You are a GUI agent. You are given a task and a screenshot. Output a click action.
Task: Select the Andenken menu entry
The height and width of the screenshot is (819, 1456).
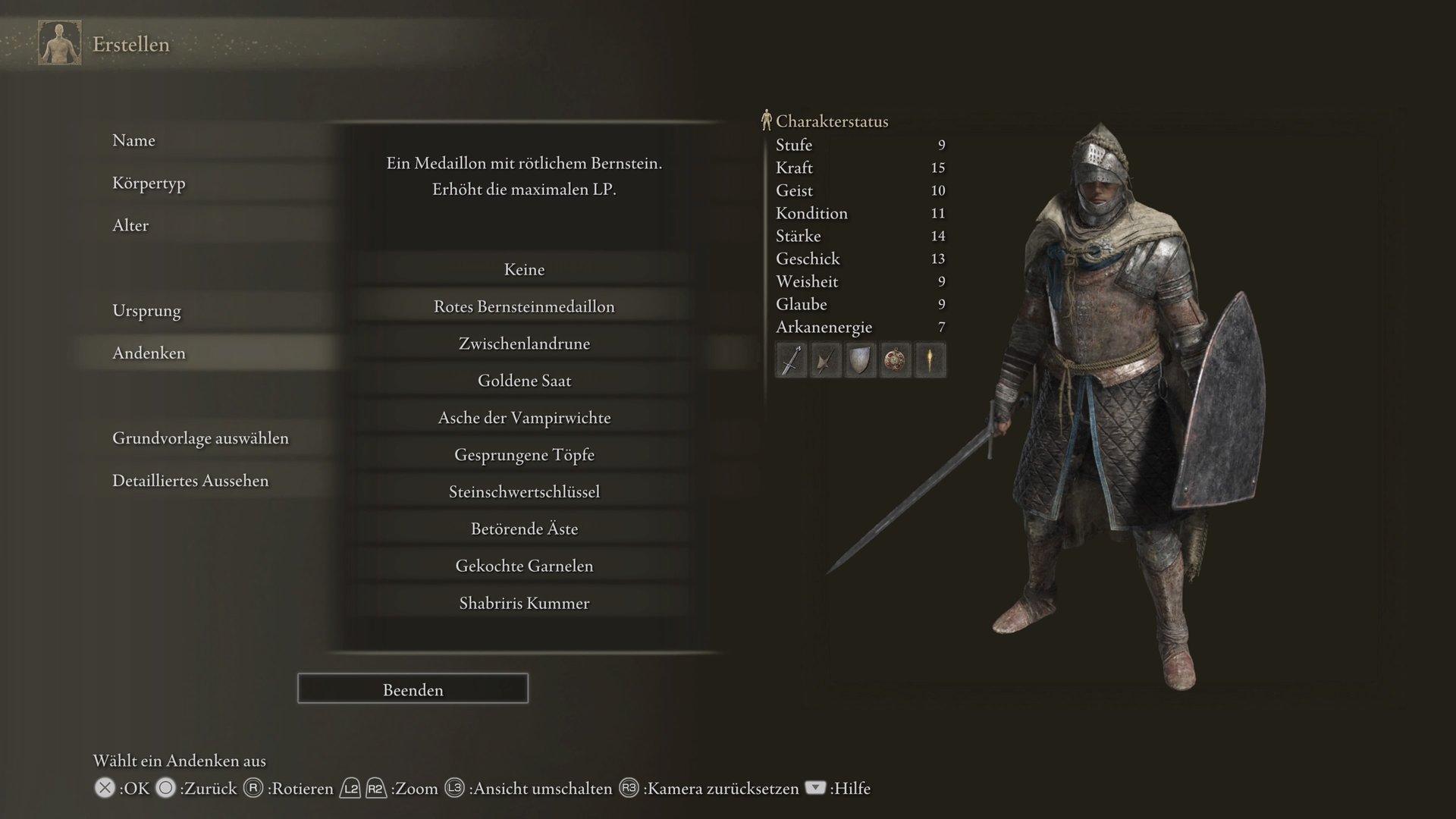click(149, 353)
